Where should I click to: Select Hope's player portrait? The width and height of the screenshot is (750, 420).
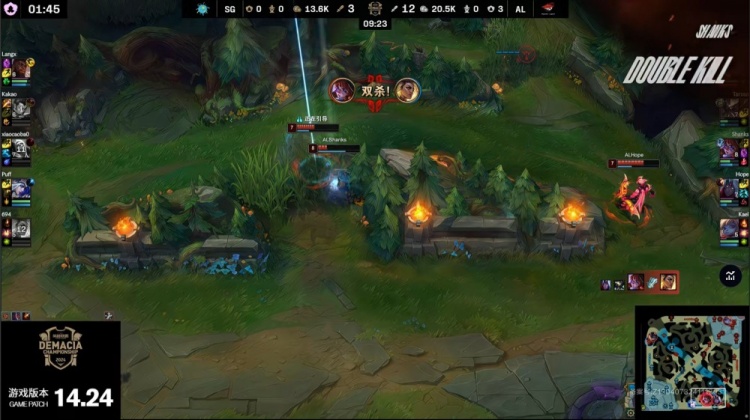coord(733,188)
